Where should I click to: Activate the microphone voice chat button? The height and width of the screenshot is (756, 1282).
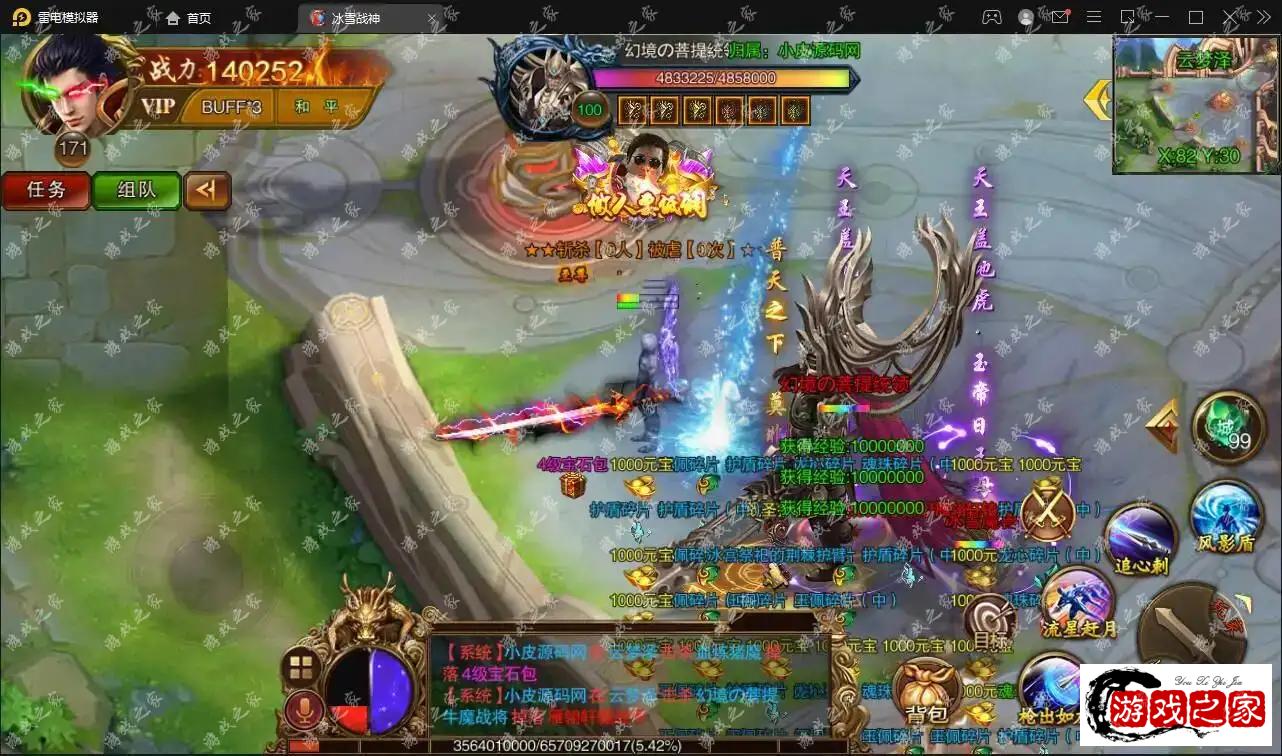click(301, 711)
